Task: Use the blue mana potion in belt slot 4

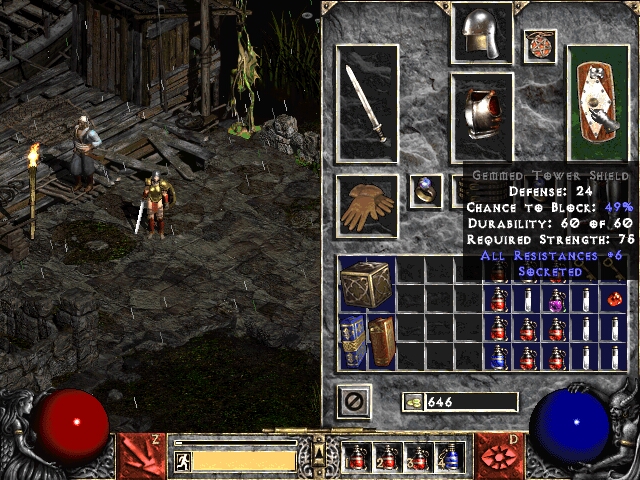Action: (449, 458)
